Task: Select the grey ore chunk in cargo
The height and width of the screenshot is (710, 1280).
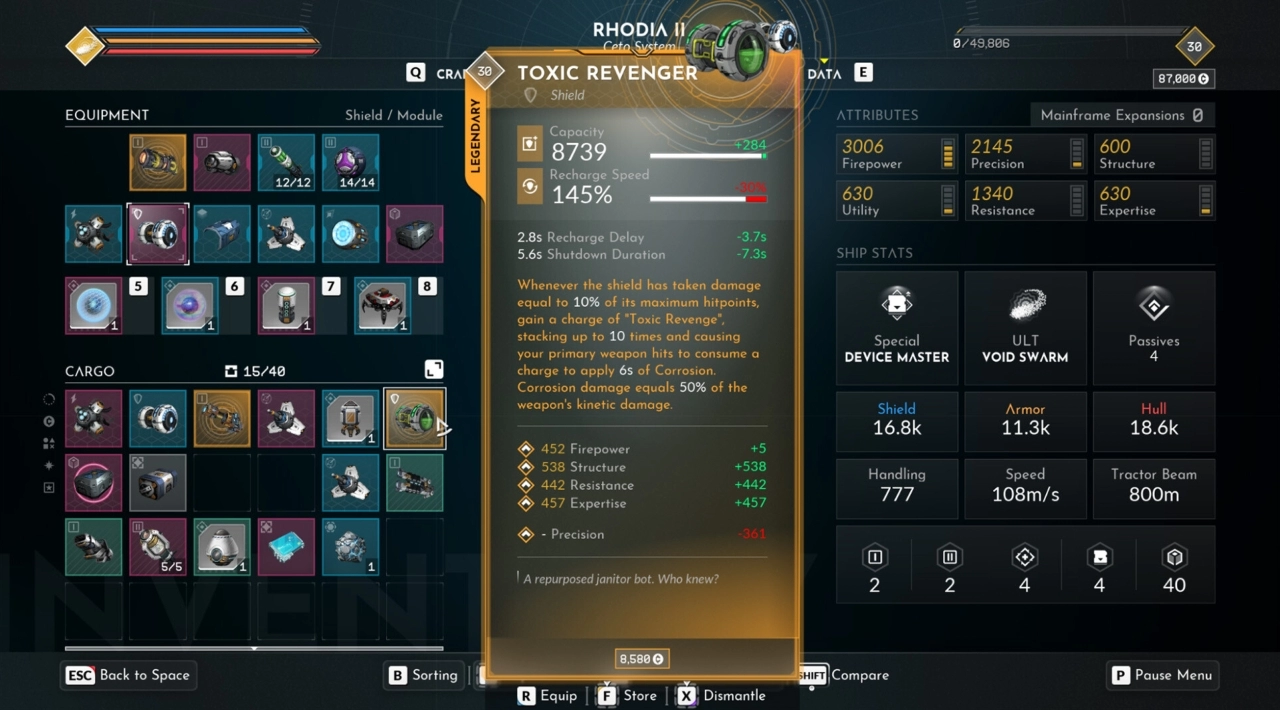Action: [x=350, y=546]
